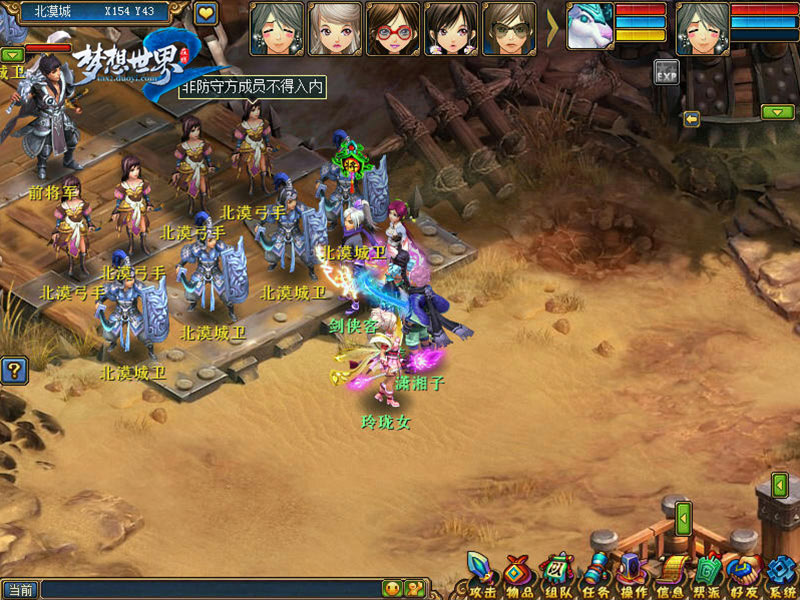The height and width of the screenshot is (600, 800).
Task: Click the orange figure action button beside chat
Action: coord(413,589)
